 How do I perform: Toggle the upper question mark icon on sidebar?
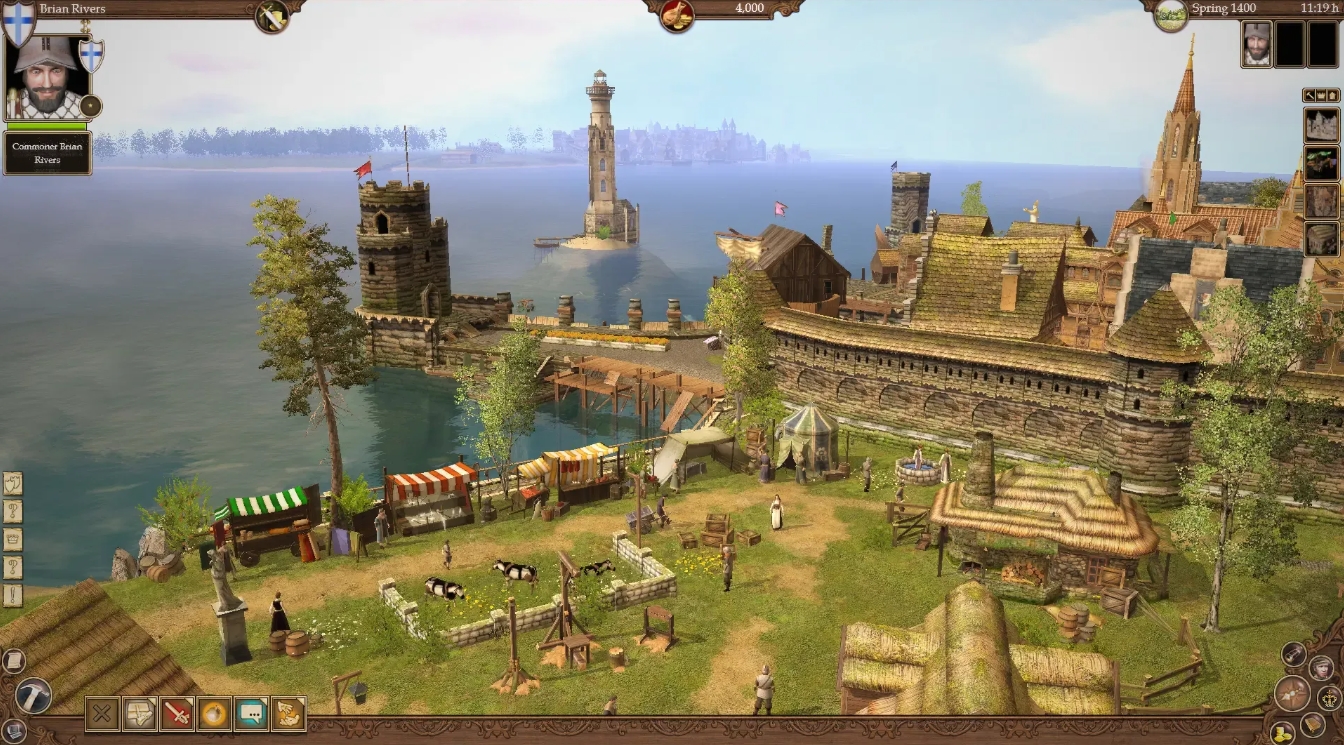click(12, 509)
